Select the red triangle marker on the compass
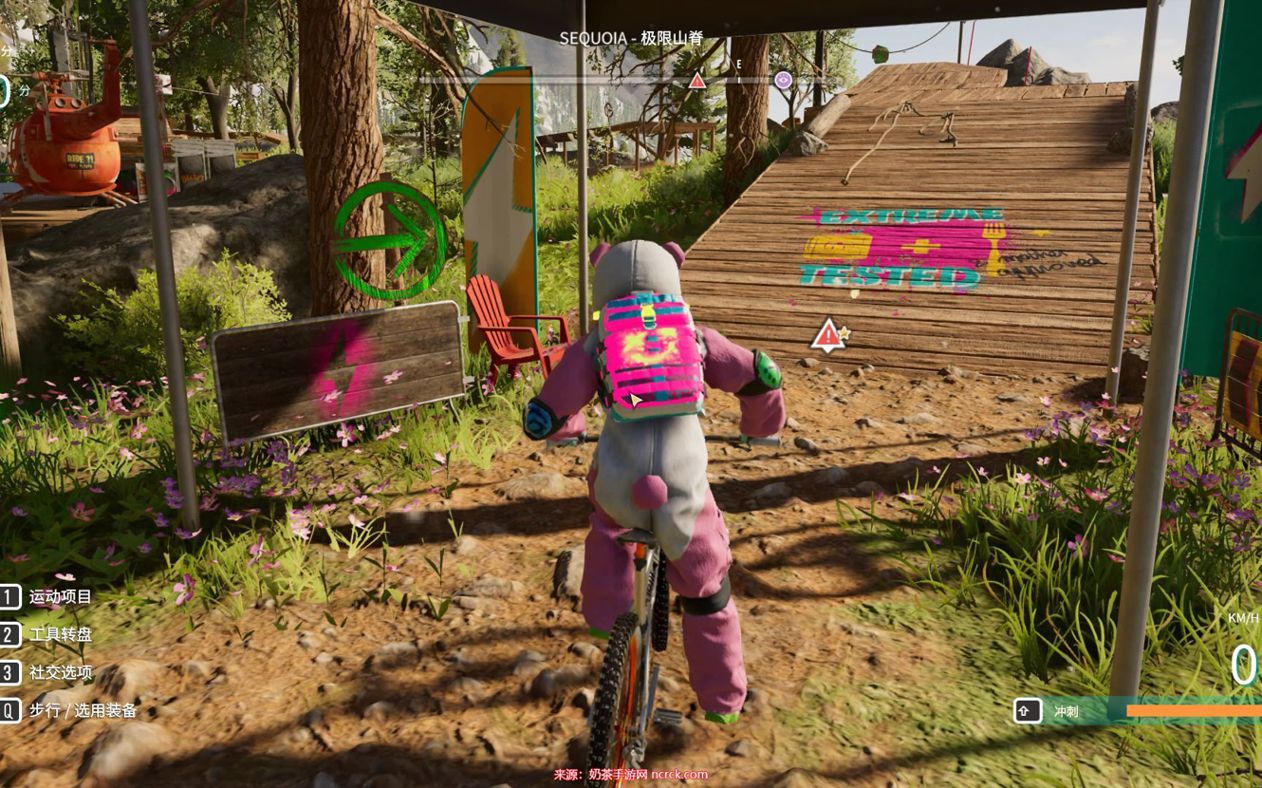The width and height of the screenshot is (1262, 788). 697,80
